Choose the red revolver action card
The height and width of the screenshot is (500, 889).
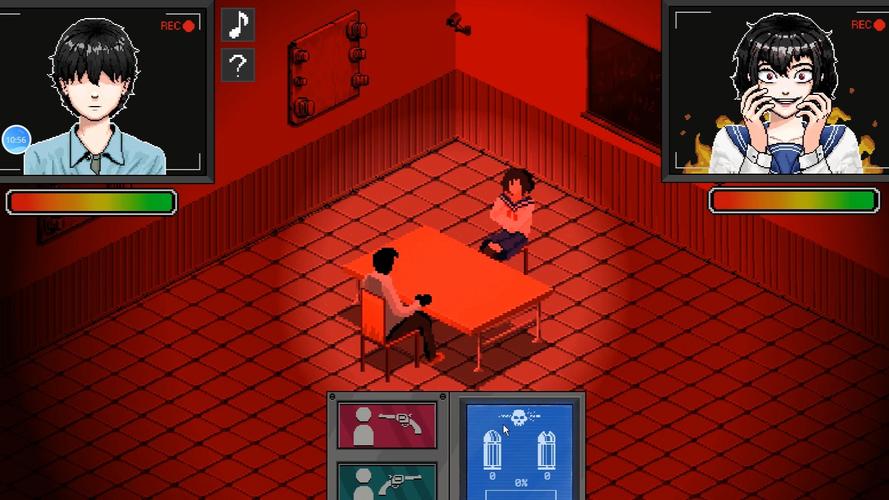click(387, 425)
